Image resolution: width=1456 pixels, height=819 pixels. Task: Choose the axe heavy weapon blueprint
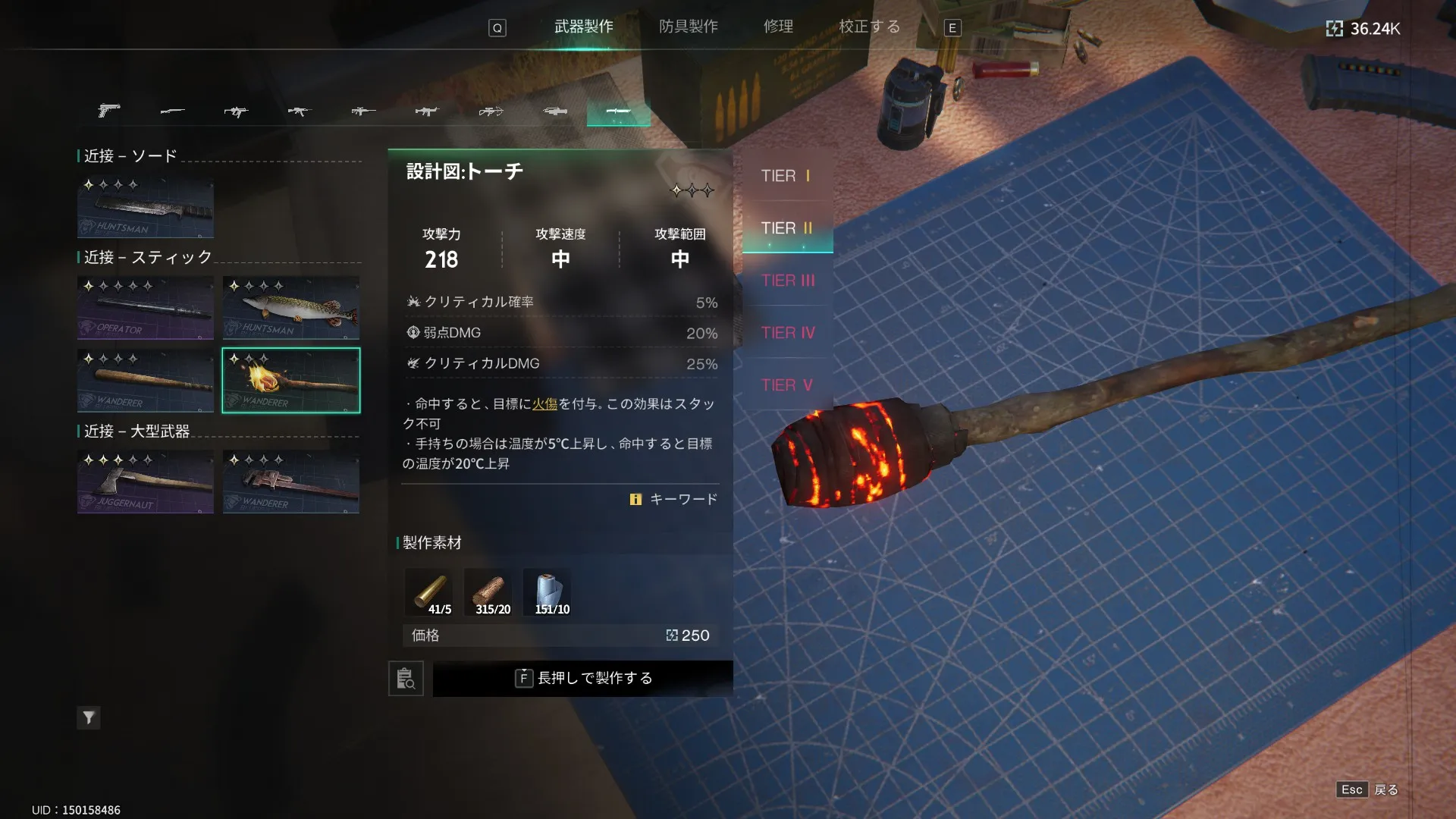click(x=146, y=482)
